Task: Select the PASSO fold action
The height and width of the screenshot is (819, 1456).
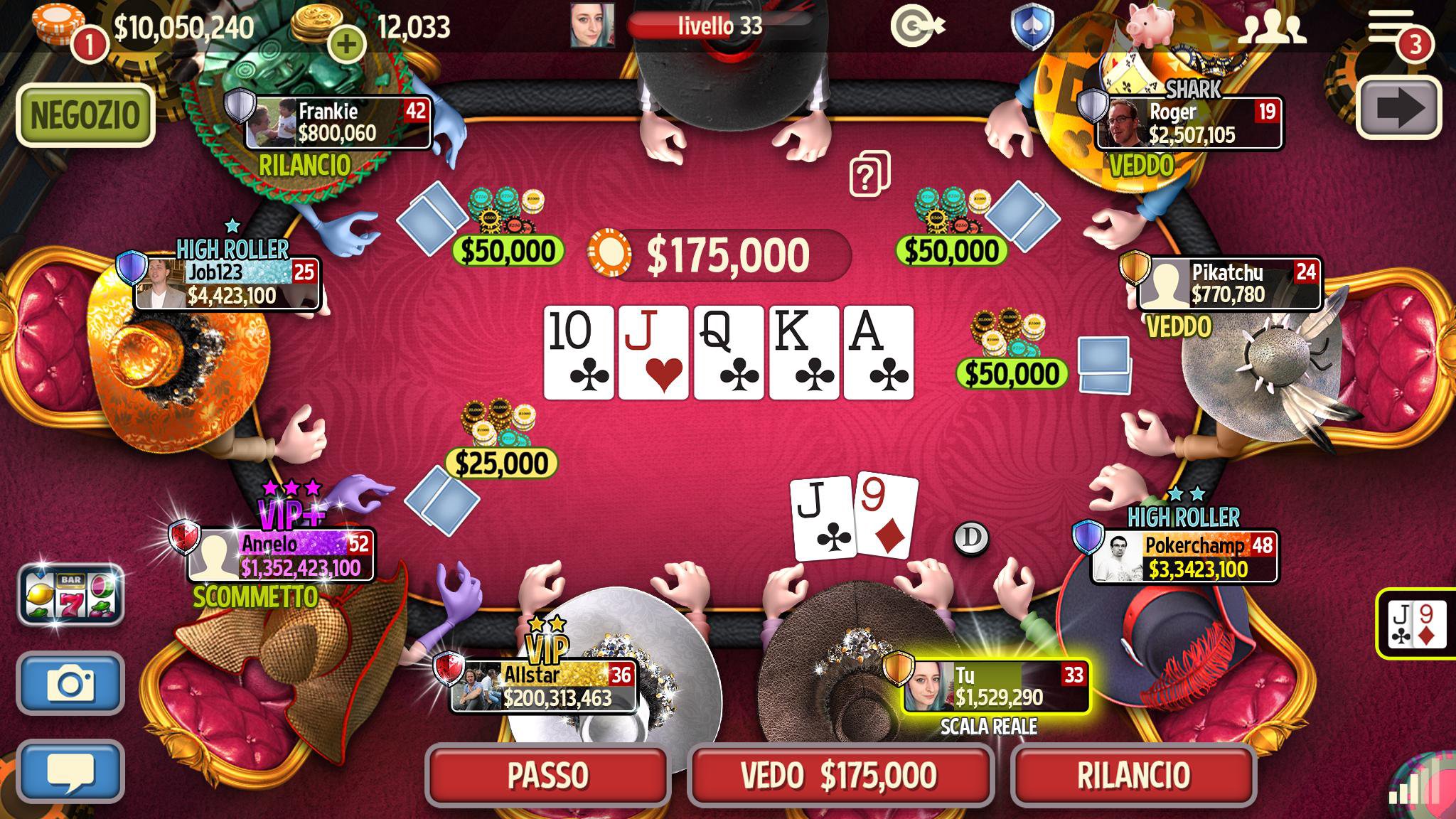Action: tap(548, 777)
